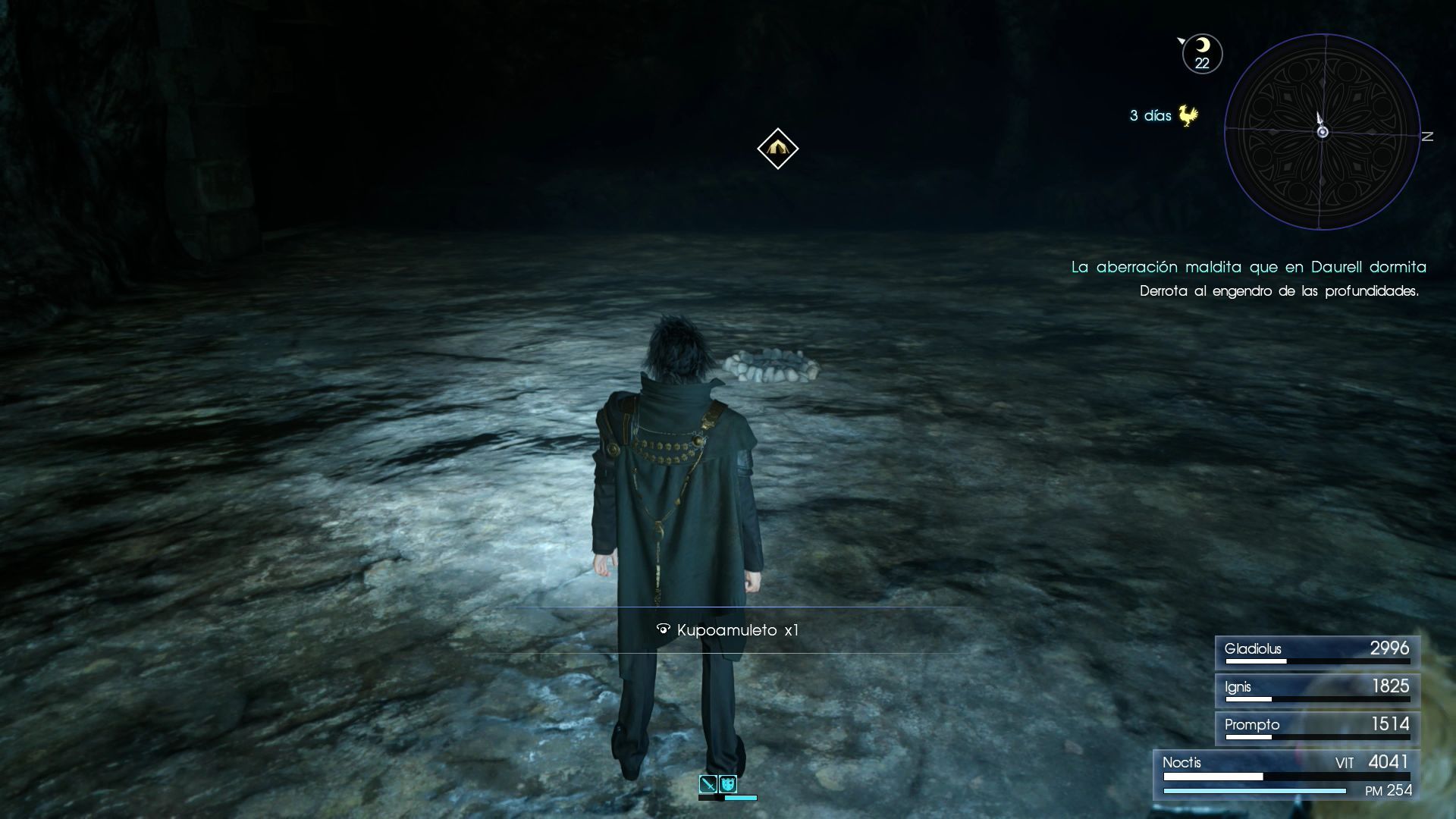
Task: Click the cat-face icon beside the sword
Action: click(728, 784)
